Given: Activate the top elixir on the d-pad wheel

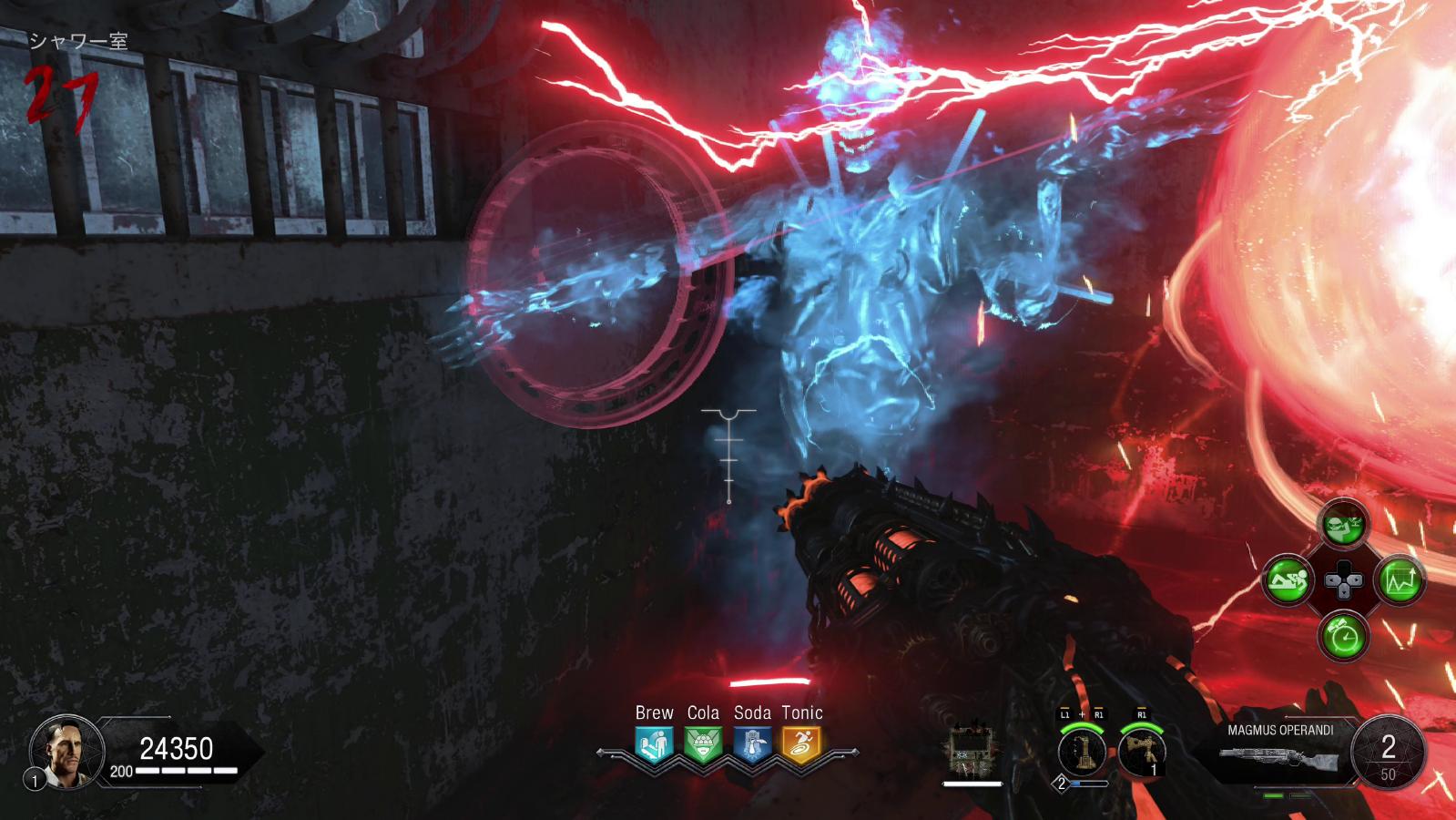Looking at the screenshot, I should tap(1344, 524).
